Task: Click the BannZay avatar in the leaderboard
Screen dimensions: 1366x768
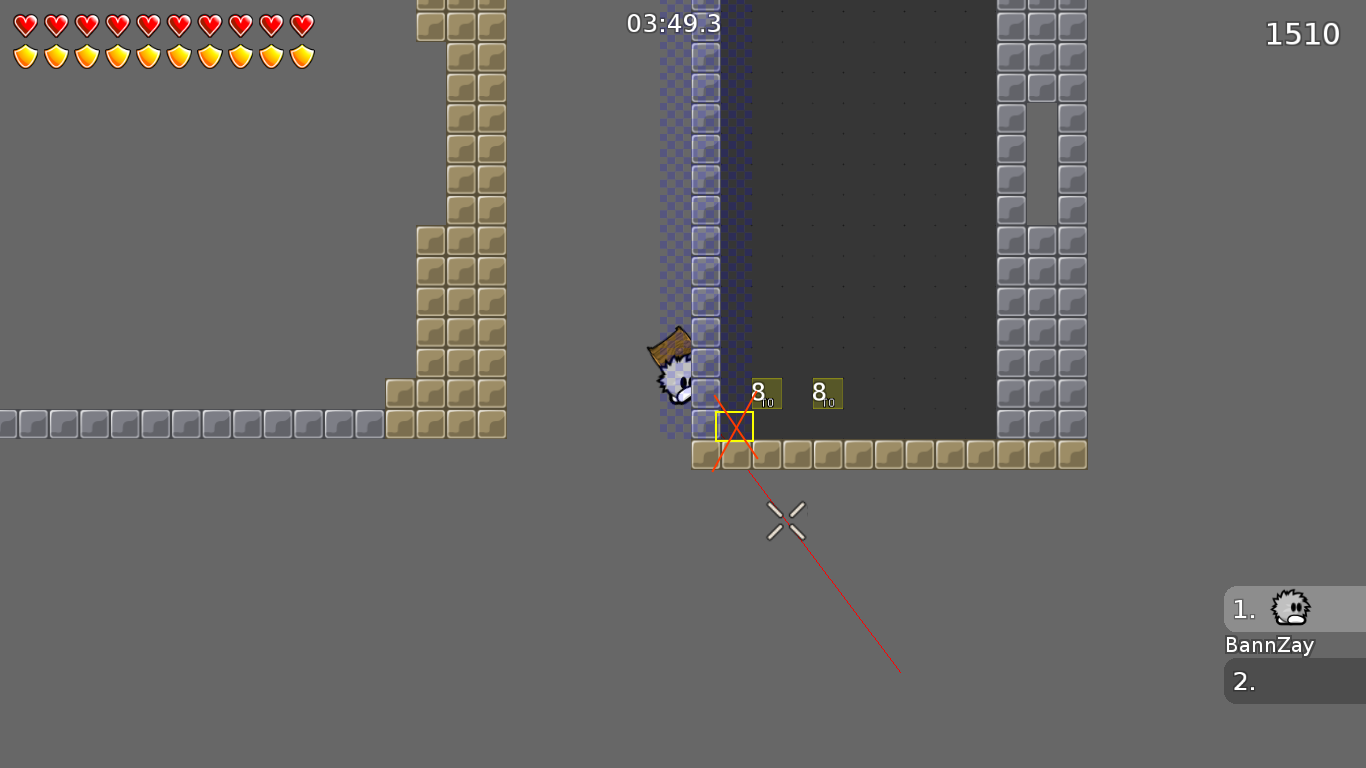Action: [x=1291, y=609]
